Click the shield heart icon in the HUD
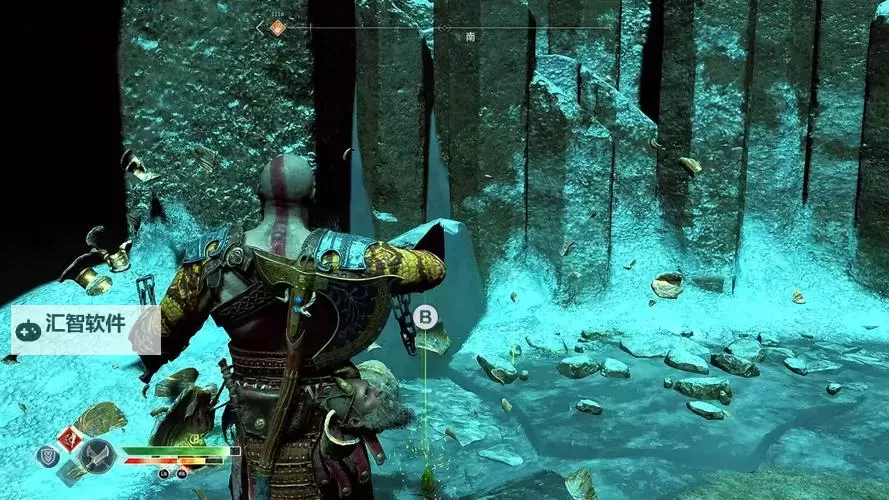 [x=48, y=456]
